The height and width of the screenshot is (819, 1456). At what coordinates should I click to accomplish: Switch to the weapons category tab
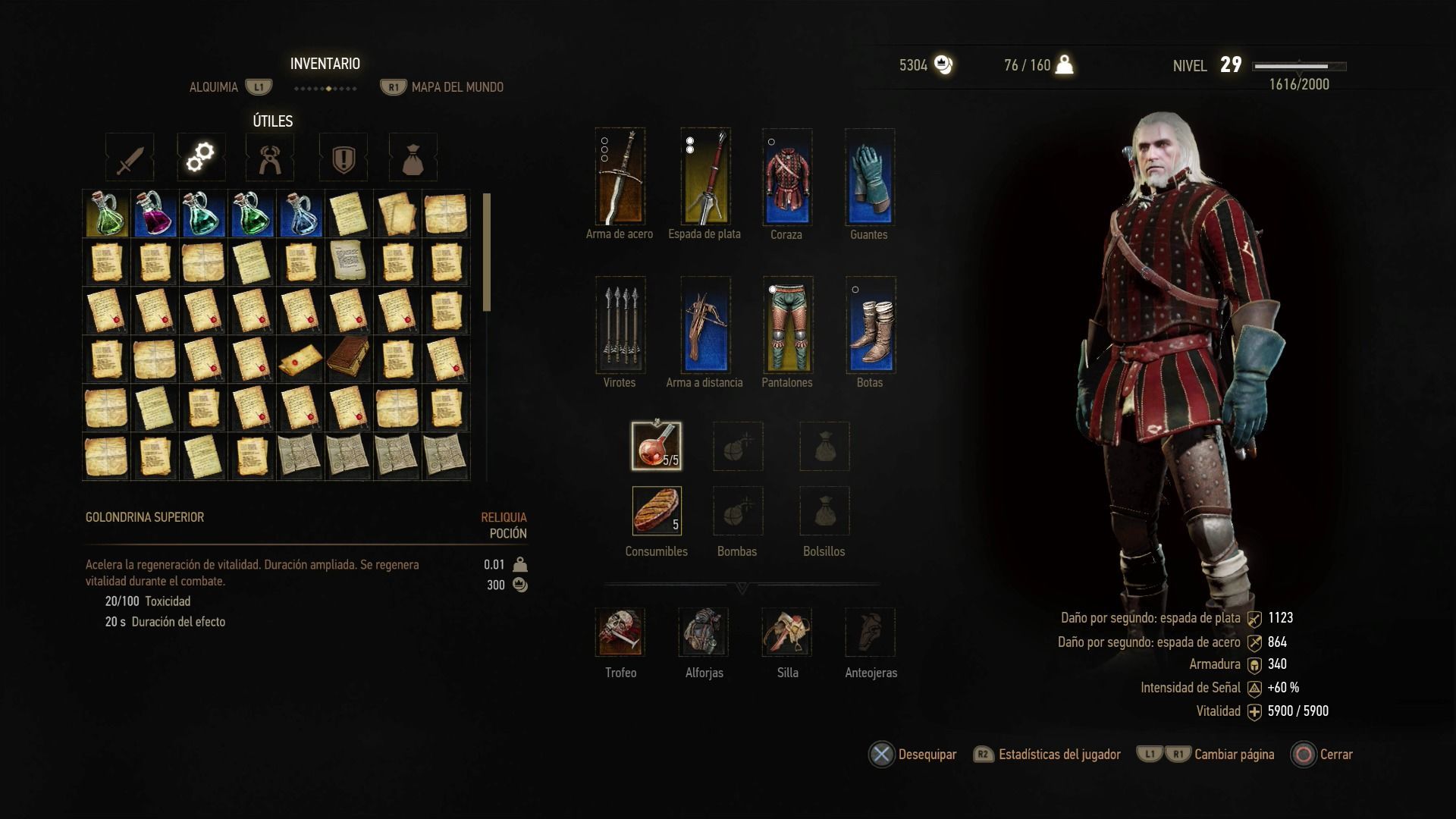(130, 158)
